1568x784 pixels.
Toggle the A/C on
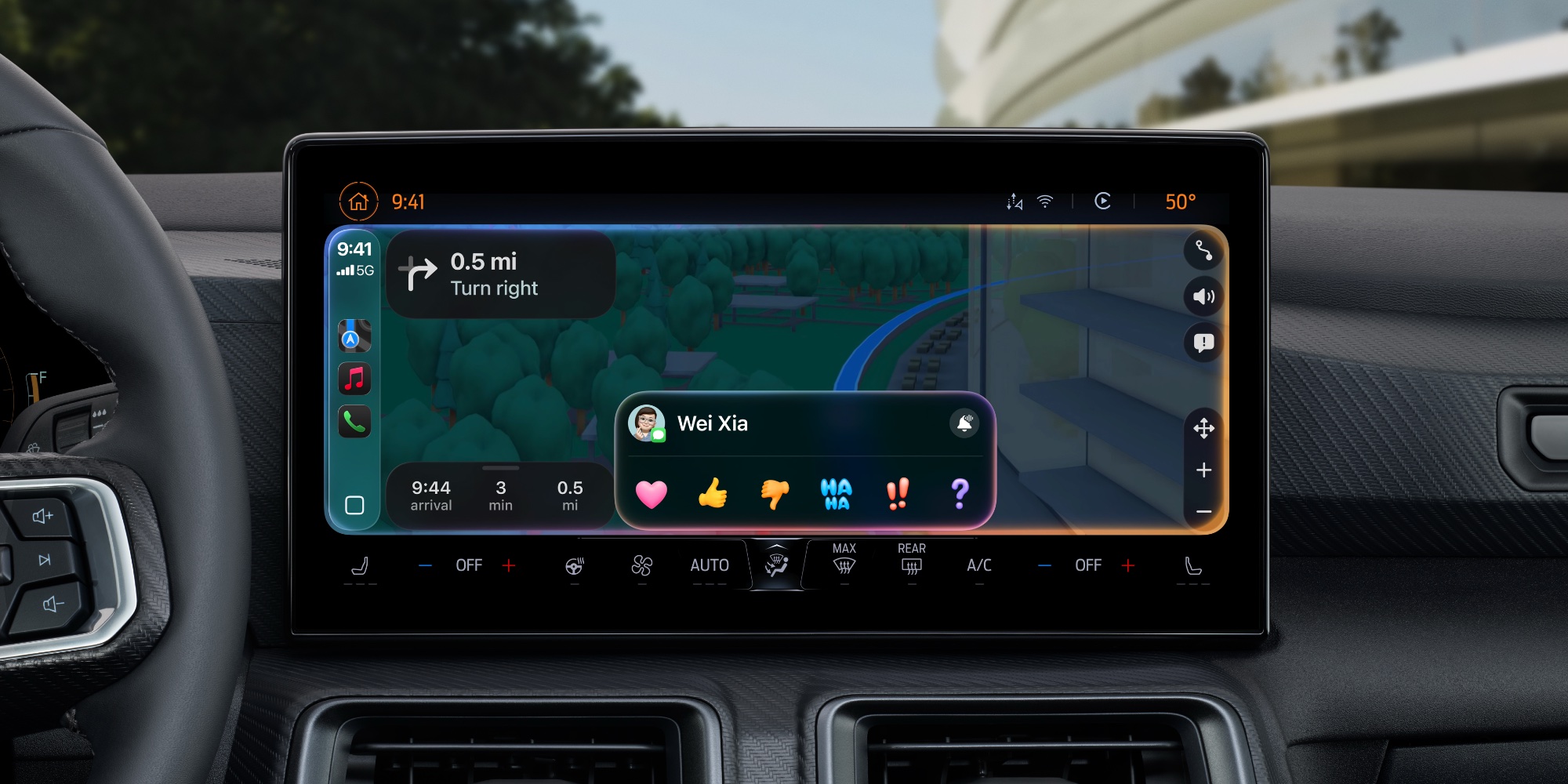pos(979,564)
